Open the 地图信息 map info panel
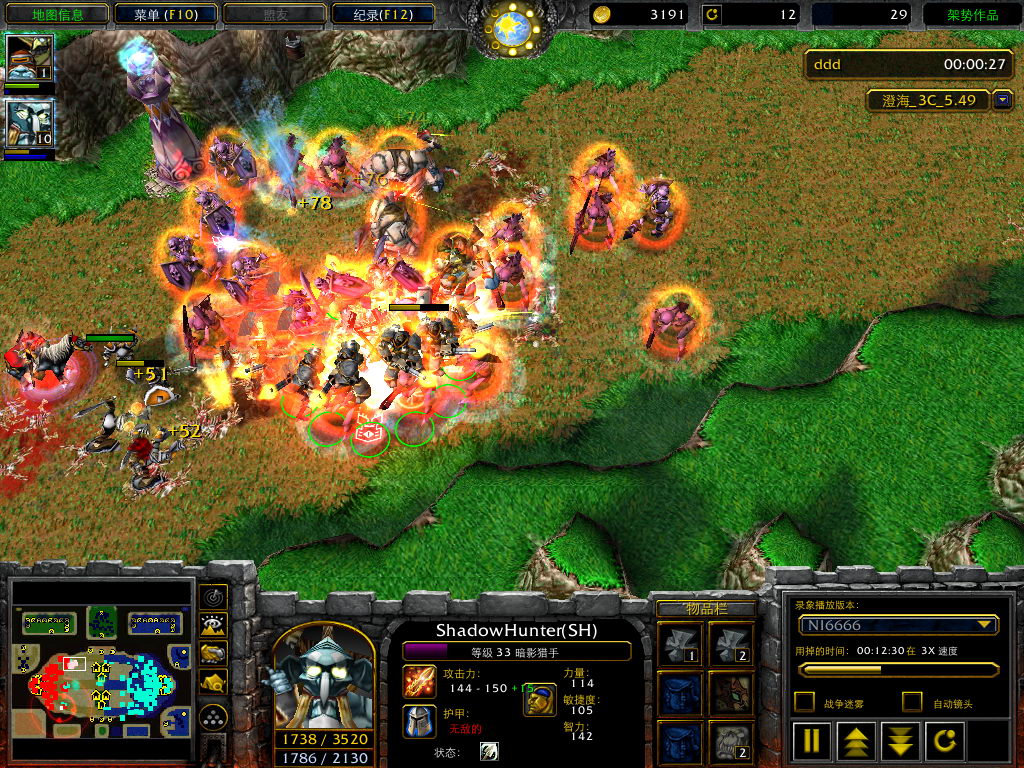The height and width of the screenshot is (768, 1024). pos(57,15)
